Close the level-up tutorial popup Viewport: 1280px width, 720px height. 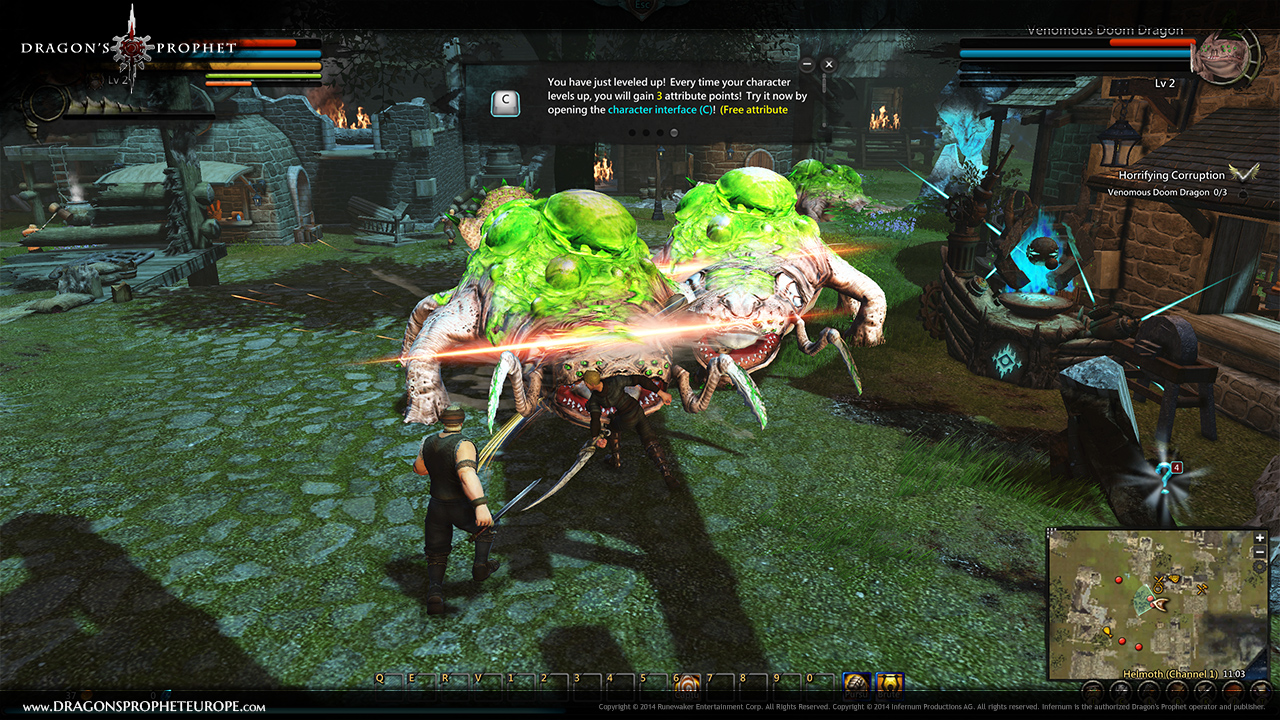pyautogui.click(x=828, y=64)
